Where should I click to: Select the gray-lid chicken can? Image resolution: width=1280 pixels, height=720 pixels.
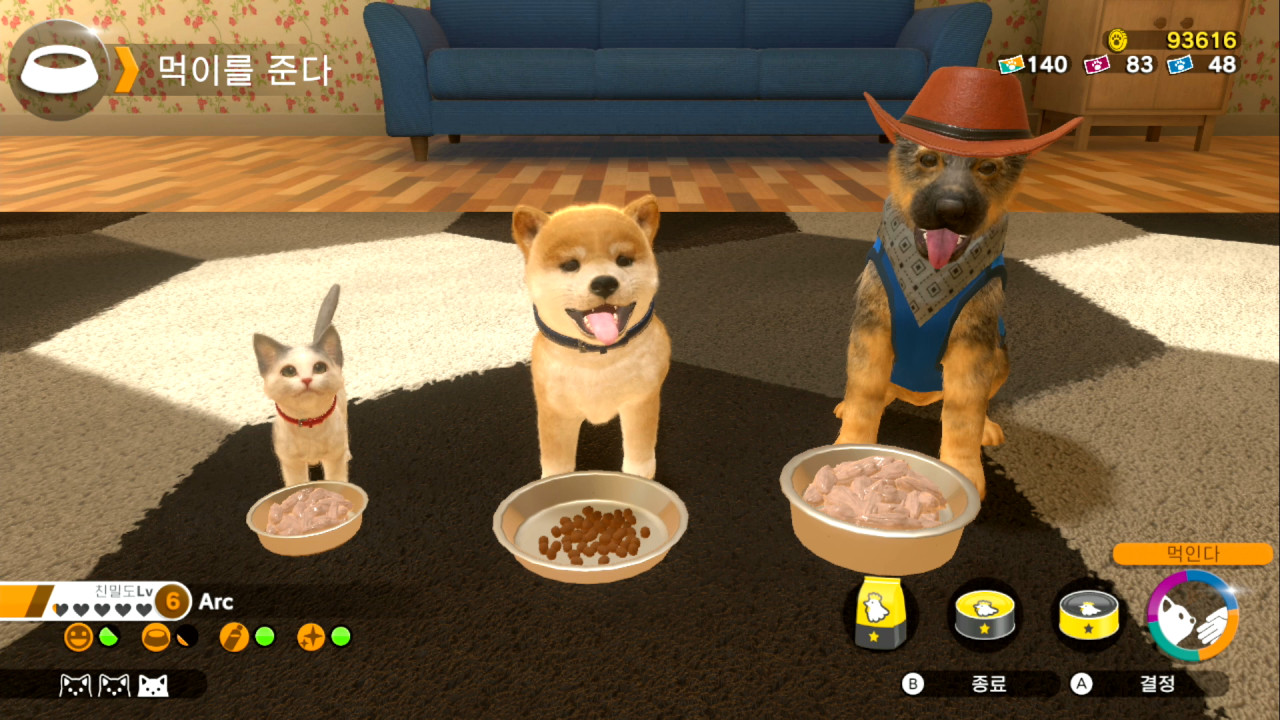[x=1086, y=615]
